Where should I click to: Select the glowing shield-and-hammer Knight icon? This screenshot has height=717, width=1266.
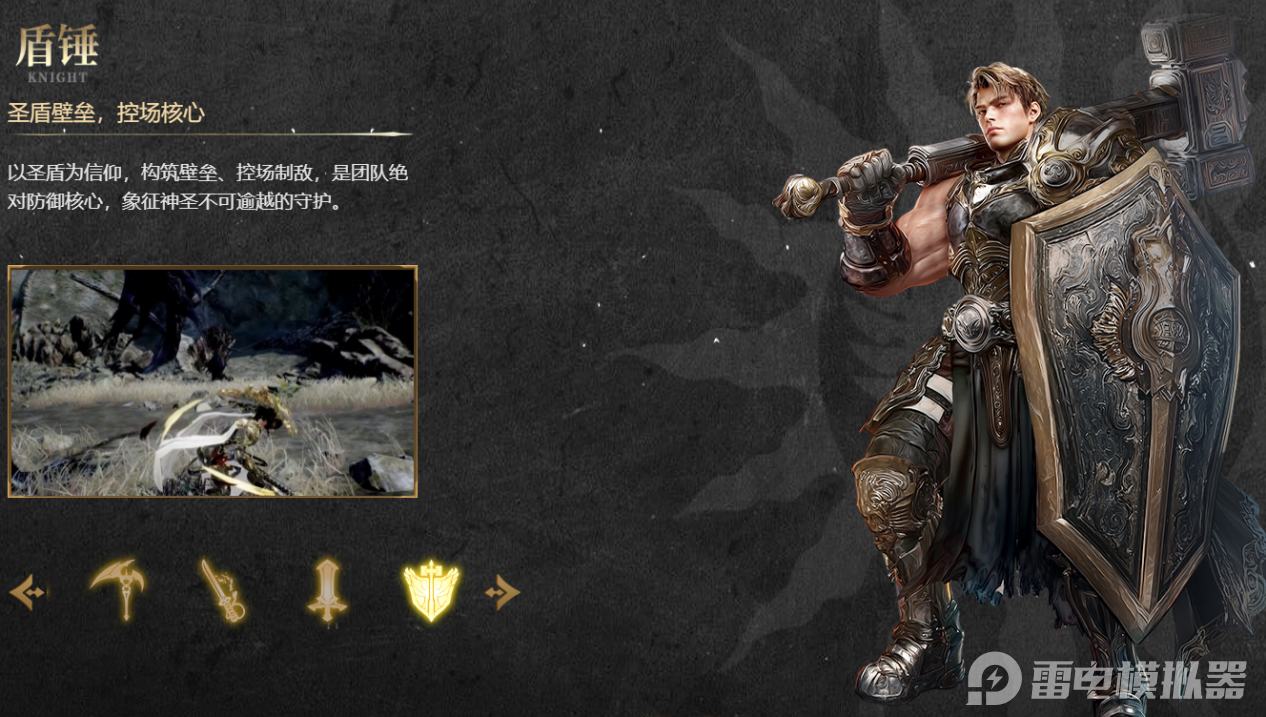pyautogui.click(x=431, y=591)
